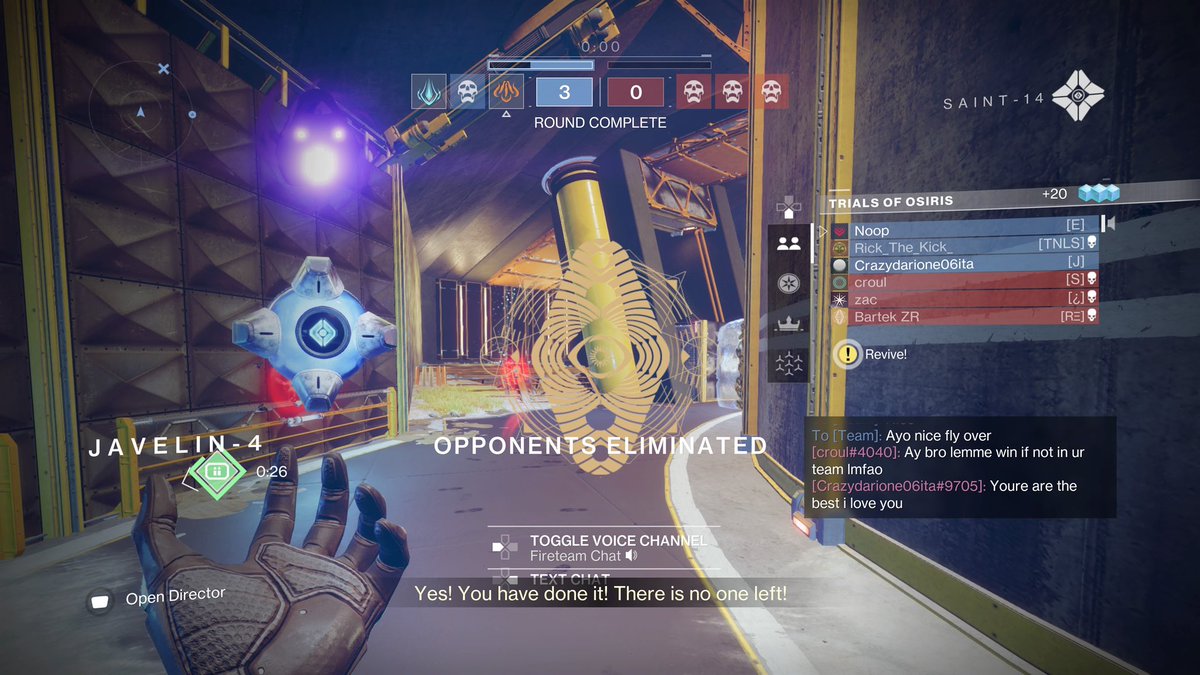The width and height of the screenshot is (1200, 675).
Task: Click the Ghost shell icon beside Saint-14
Action: point(1083,98)
